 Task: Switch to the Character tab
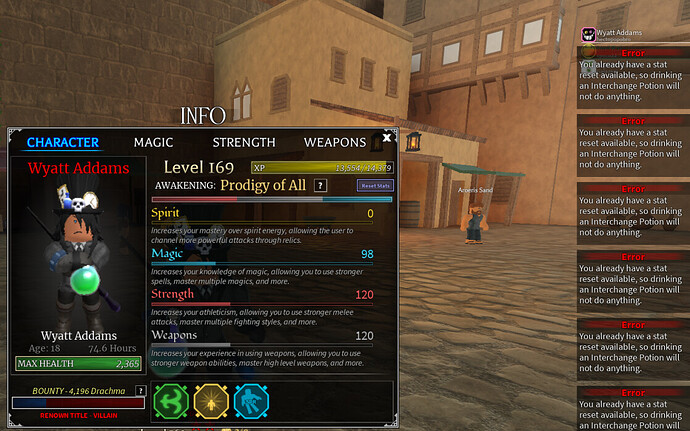62,143
